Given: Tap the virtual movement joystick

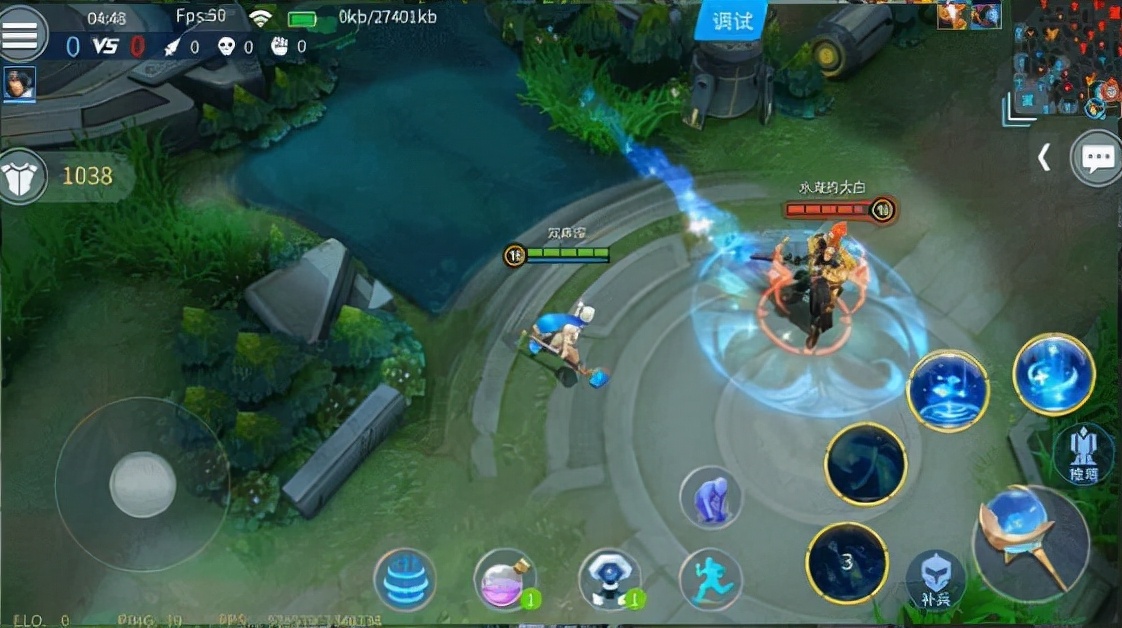Looking at the screenshot, I should click(142, 485).
